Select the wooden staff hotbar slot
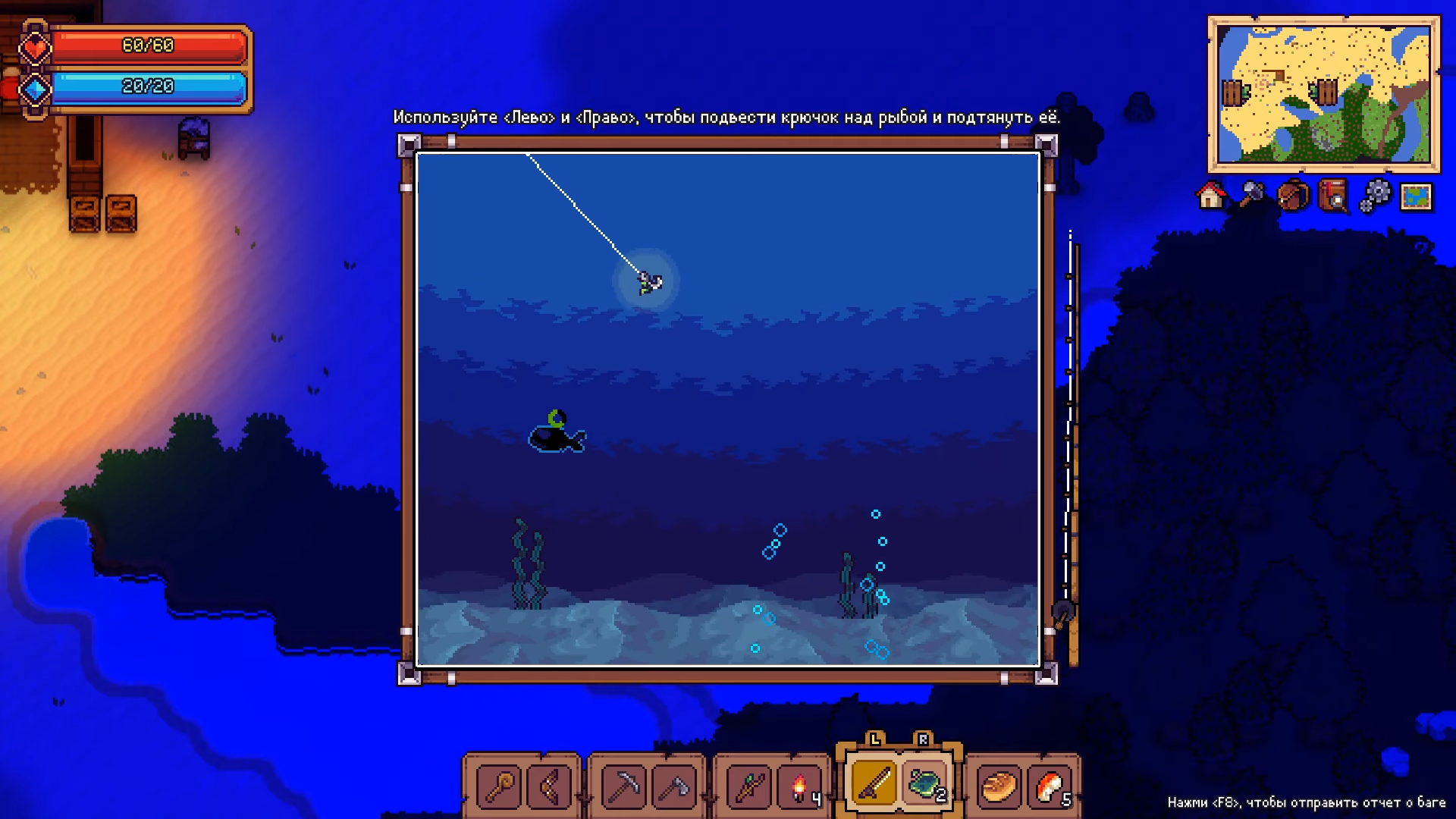The height and width of the screenshot is (819, 1456). [x=499, y=786]
